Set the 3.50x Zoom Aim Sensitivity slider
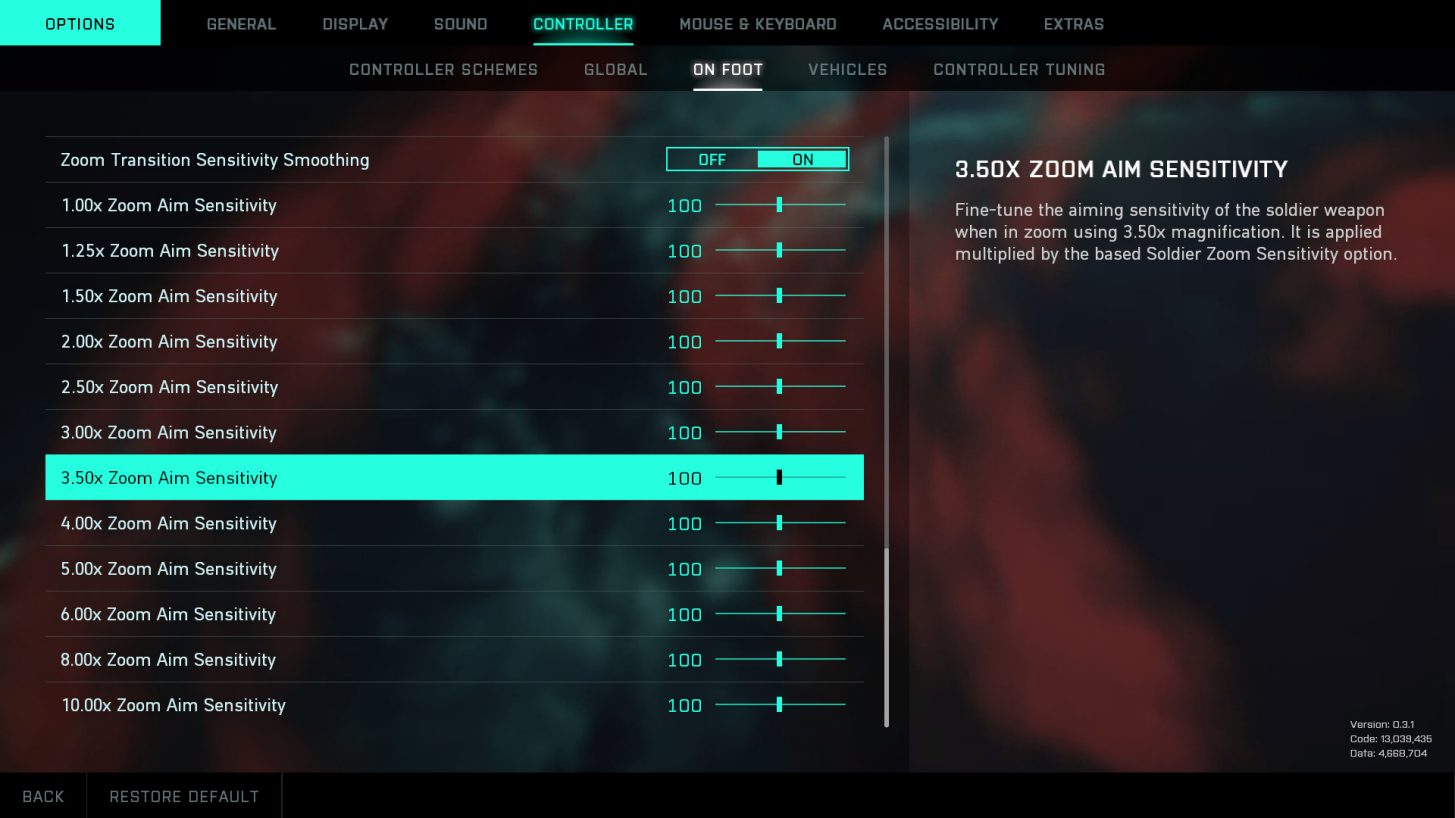1455x818 pixels. (x=779, y=478)
